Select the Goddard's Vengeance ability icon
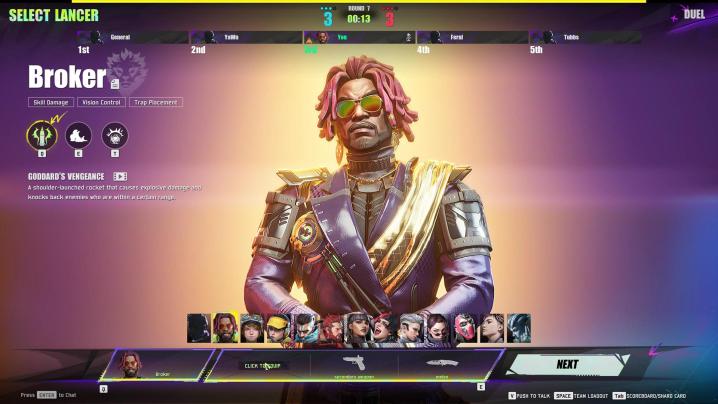 click(x=42, y=135)
